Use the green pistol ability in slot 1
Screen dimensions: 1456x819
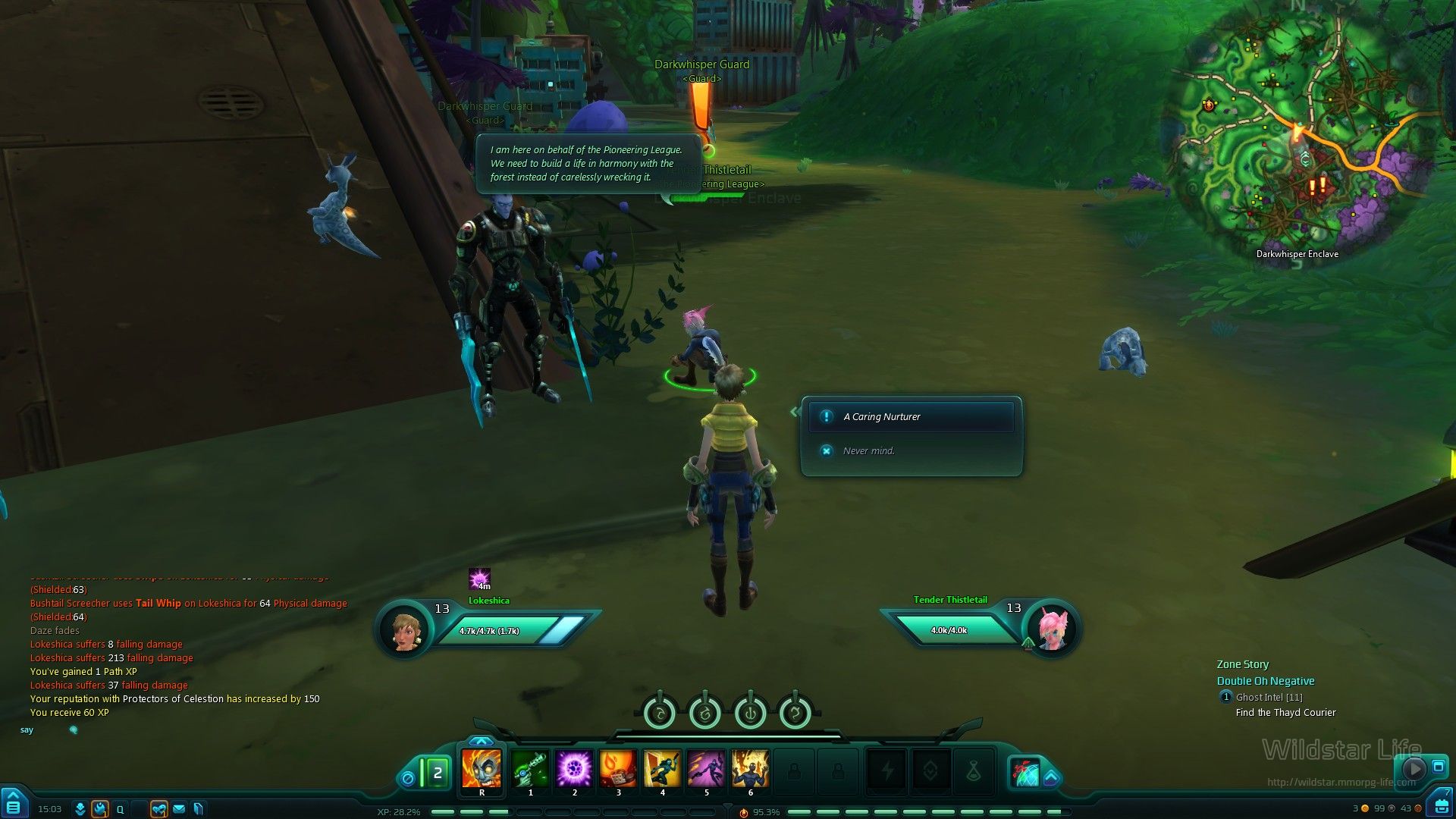coord(530,770)
